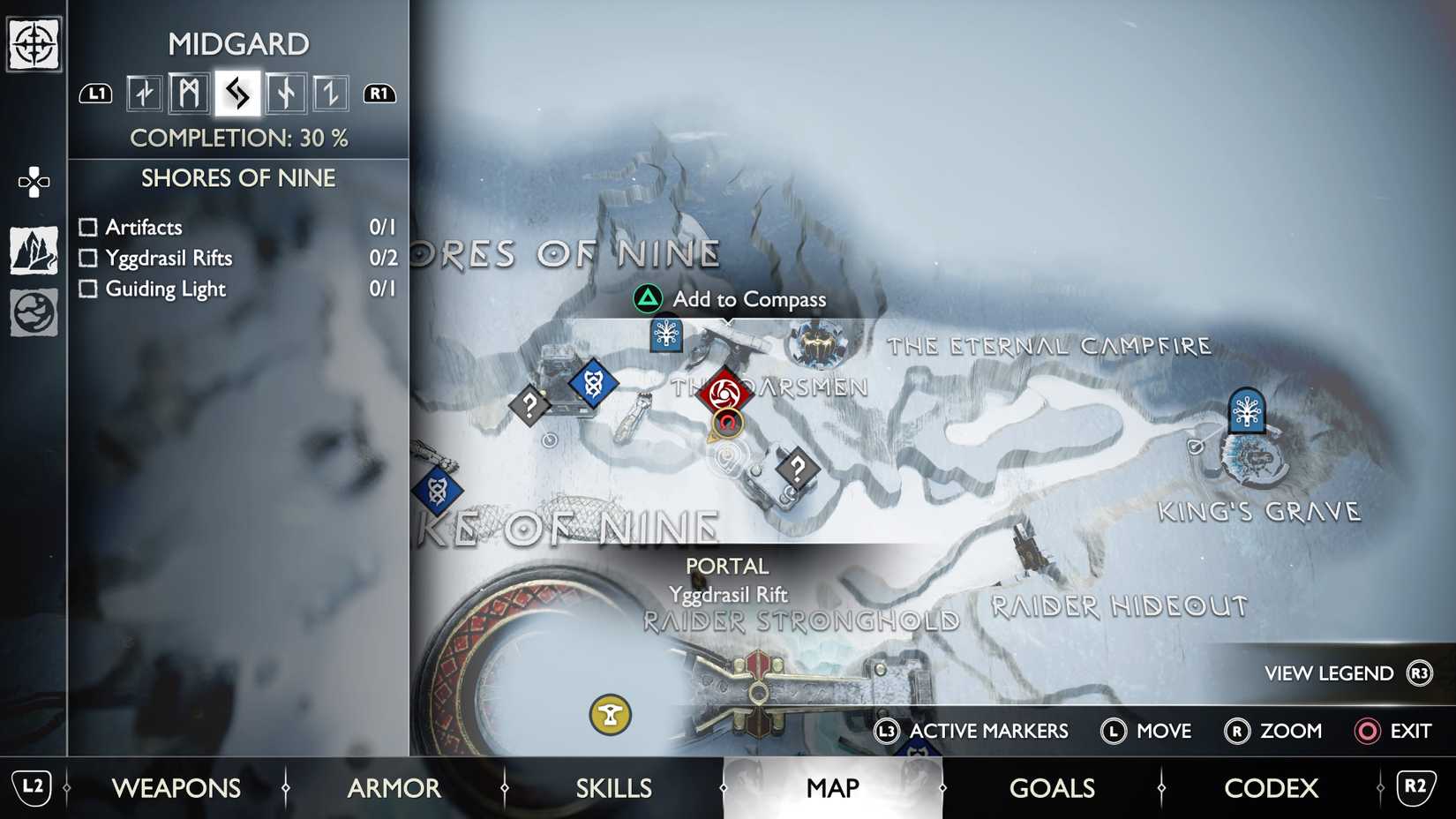Screen dimensions: 1456x819
Task: Select the question mark marker left of map
Action: click(529, 405)
